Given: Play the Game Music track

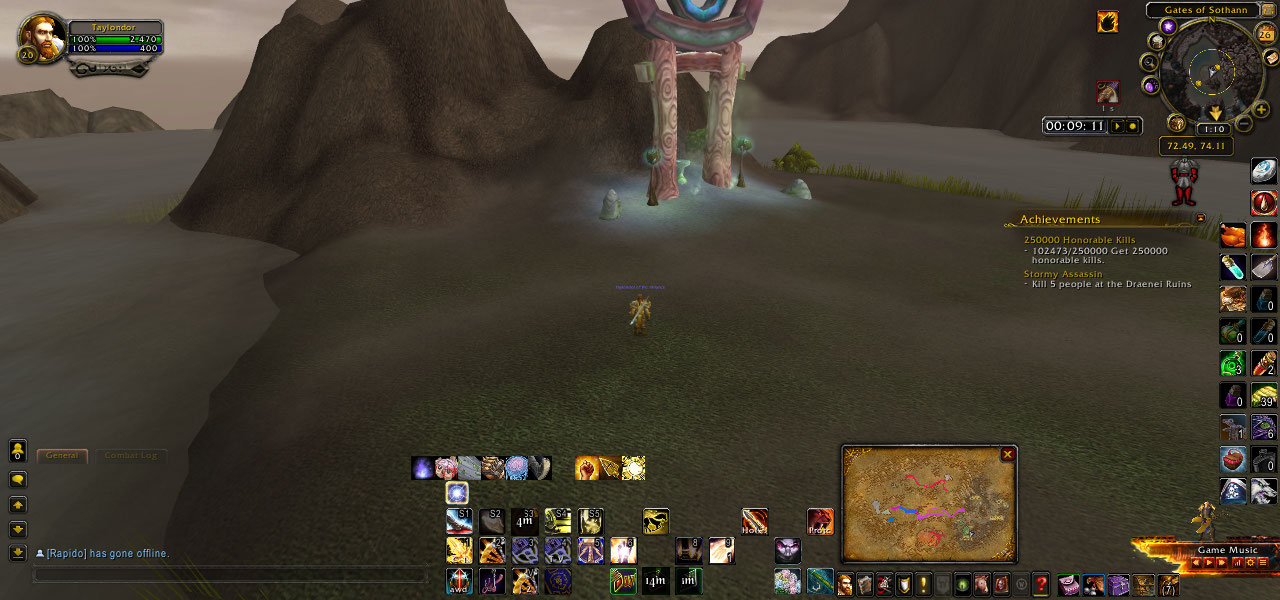Looking at the screenshot, I should [x=1209, y=563].
